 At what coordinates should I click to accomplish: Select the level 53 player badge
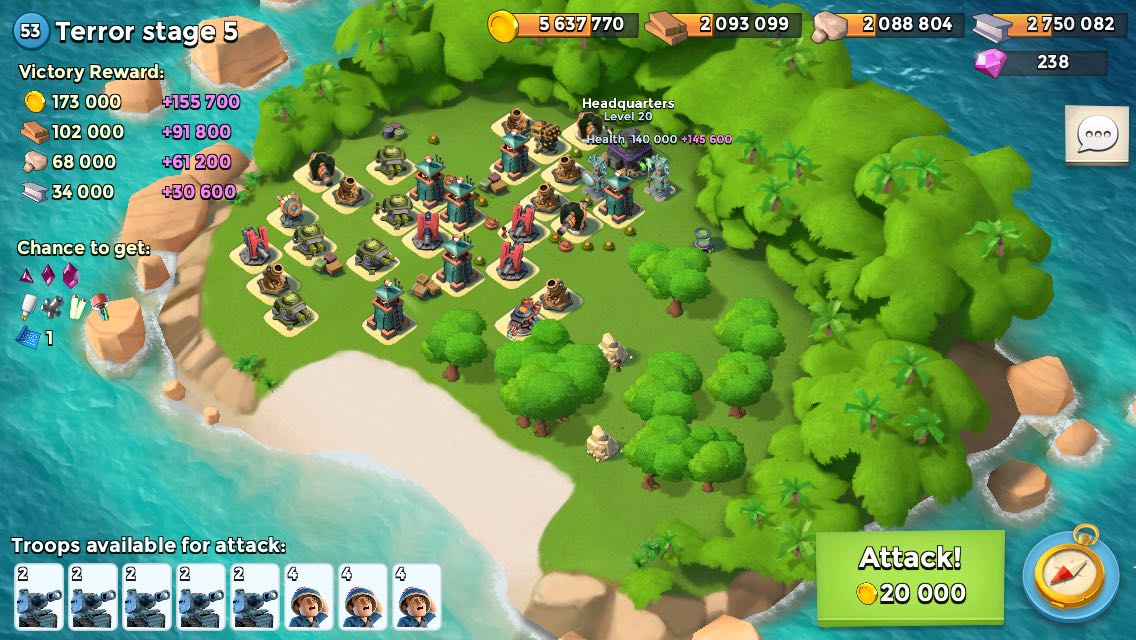coord(30,31)
